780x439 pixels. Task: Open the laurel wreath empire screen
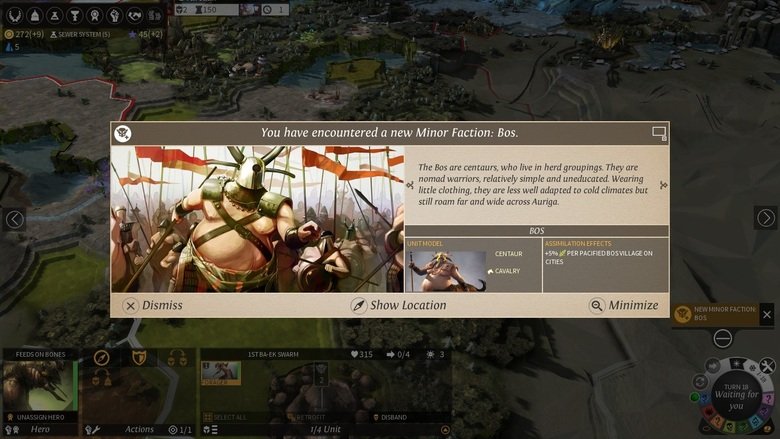pos(15,15)
